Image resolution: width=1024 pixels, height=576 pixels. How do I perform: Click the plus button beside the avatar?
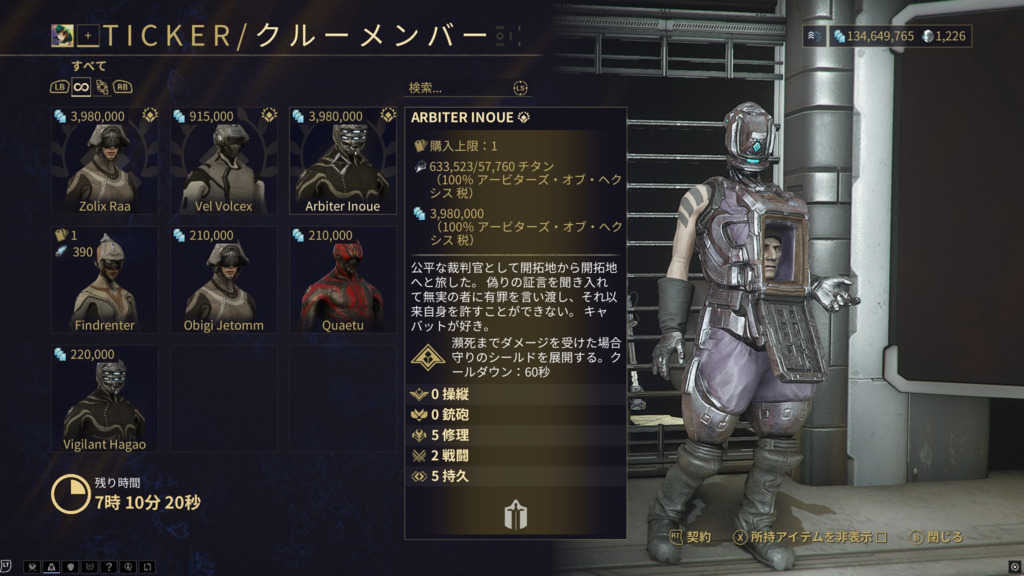(88, 36)
